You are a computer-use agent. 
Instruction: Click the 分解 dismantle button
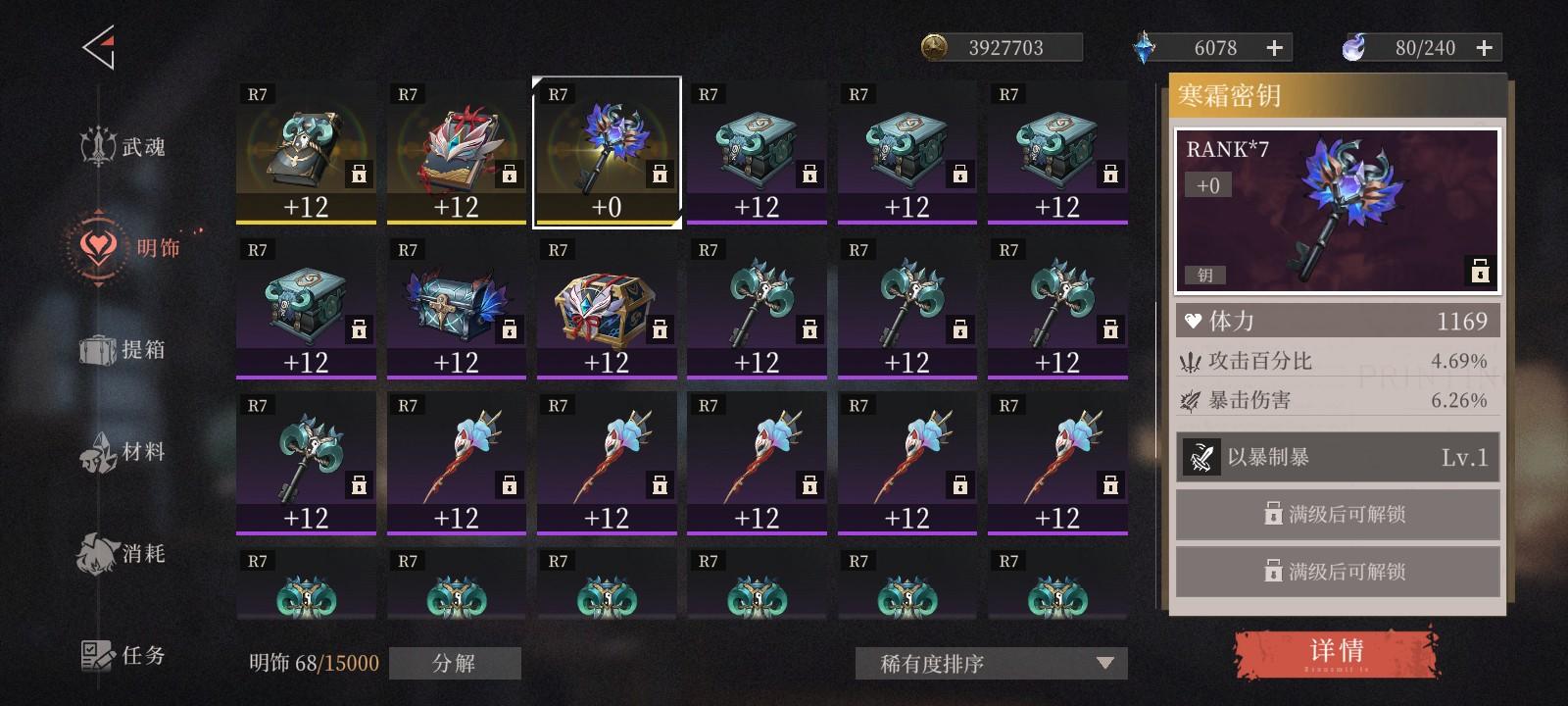tap(455, 664)
